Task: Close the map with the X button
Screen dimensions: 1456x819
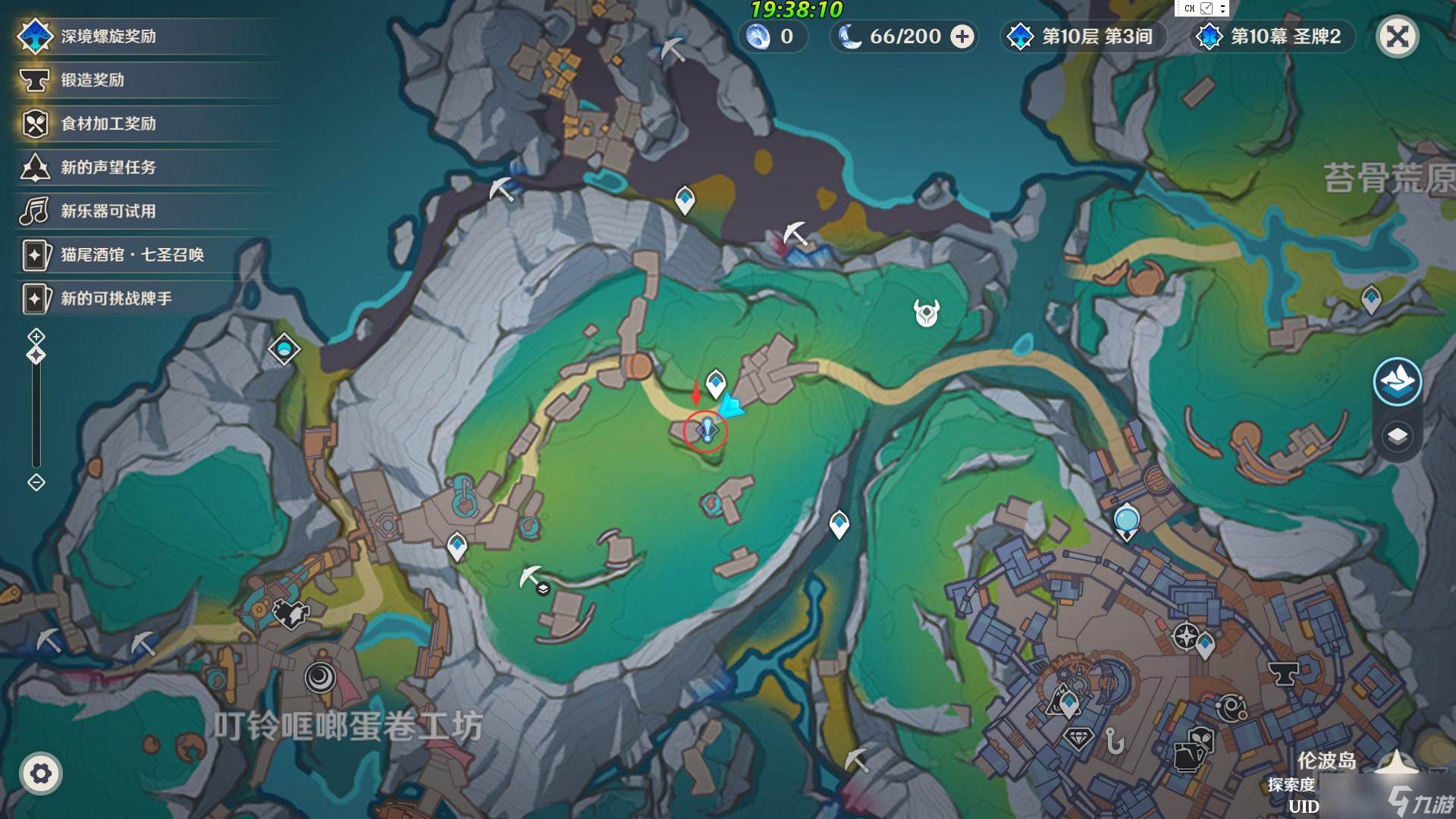Action: (1397, 36)
